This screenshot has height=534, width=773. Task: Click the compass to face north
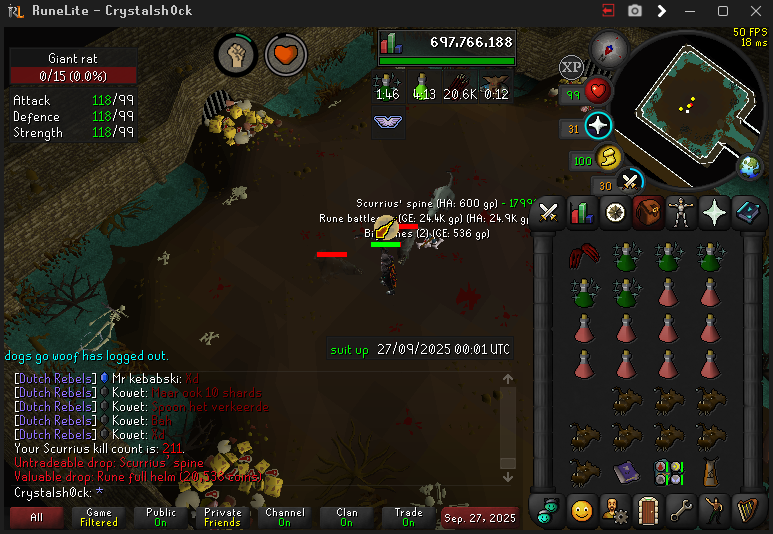tap(608, 48)
